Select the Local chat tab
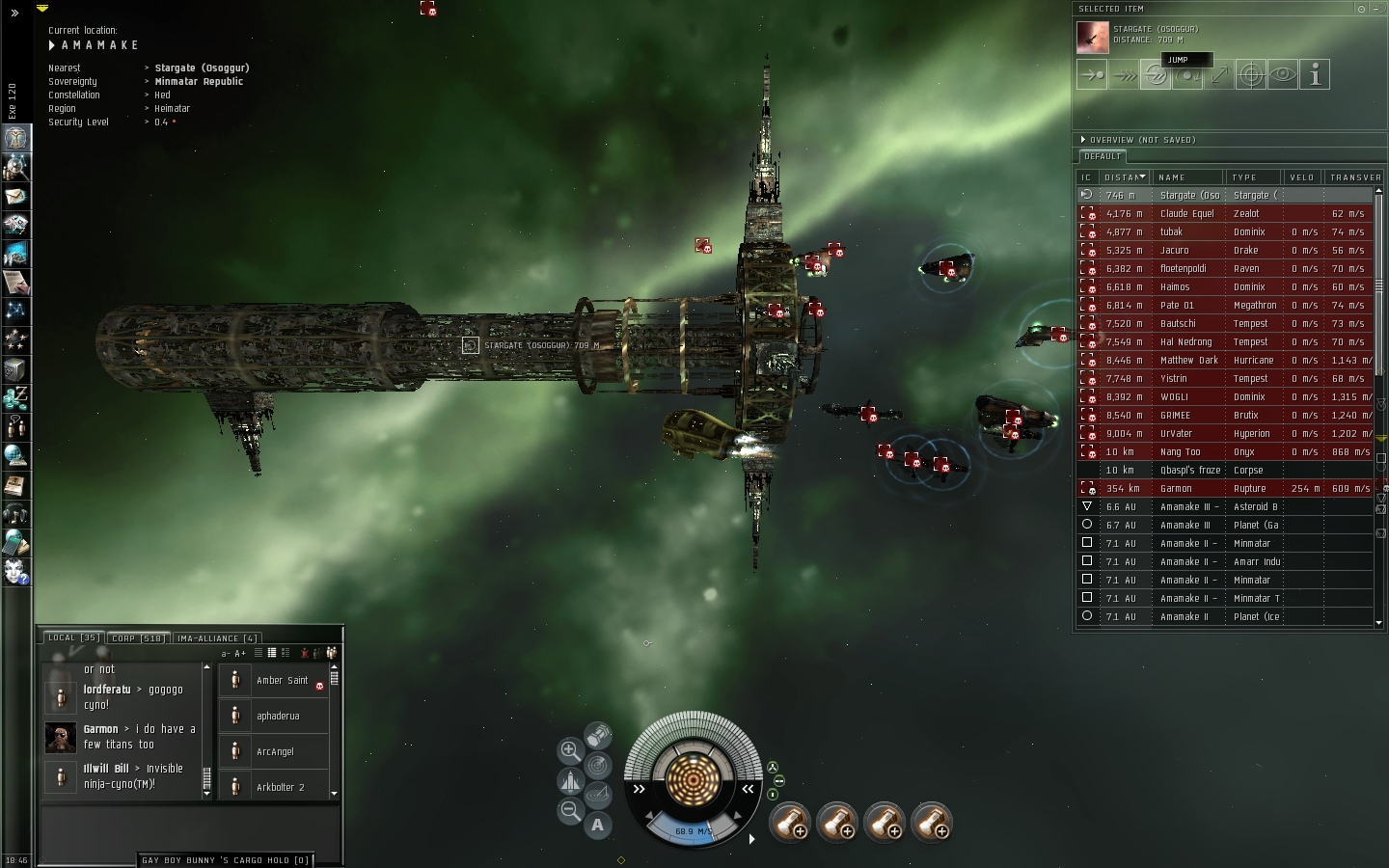This screenshot has width=1389, height=868. click(x=73, y=638)
